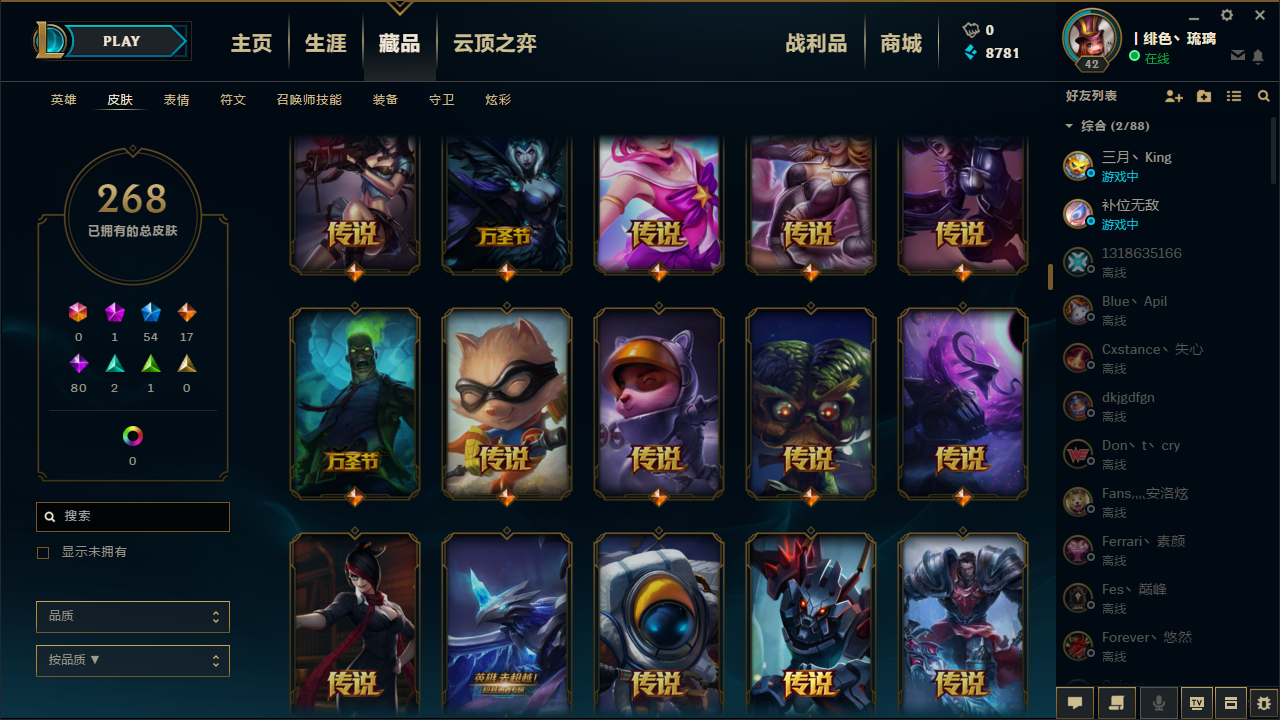The width and height of the screenshot is (1280, 720).
Task: Open the bug report icon
Action: pos(1261,703)
